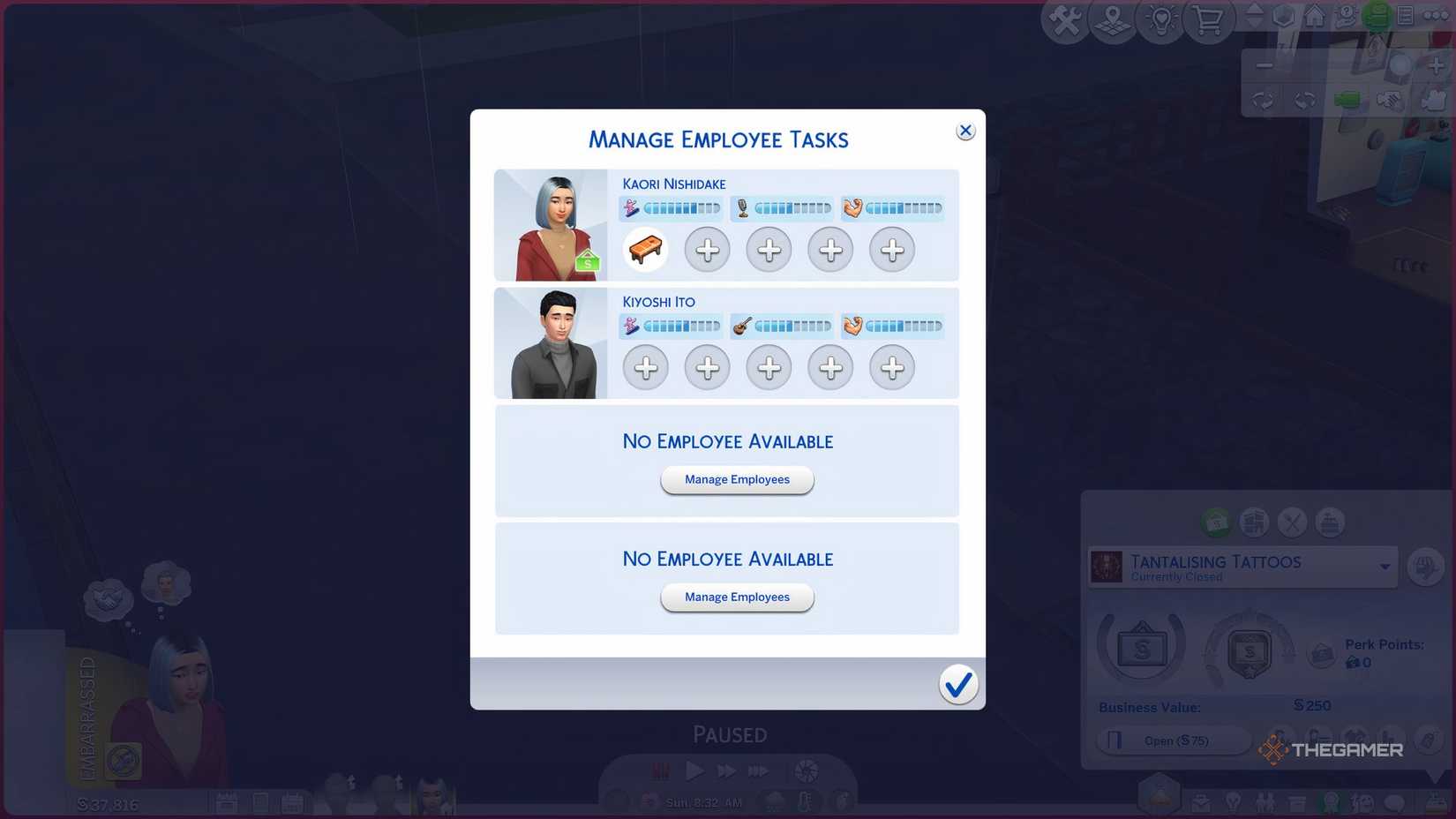
Task: Open the Buy catalog shopping cart icon
Action: point(1209,21)
